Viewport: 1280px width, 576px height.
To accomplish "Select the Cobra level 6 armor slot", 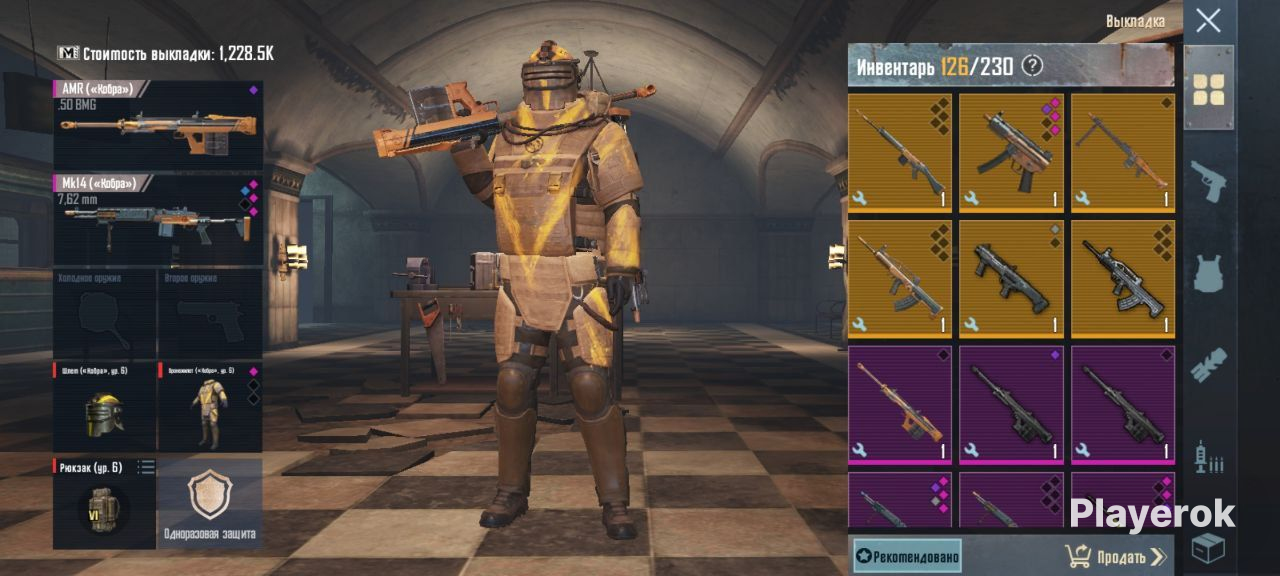I will click(x=210, y=406).
